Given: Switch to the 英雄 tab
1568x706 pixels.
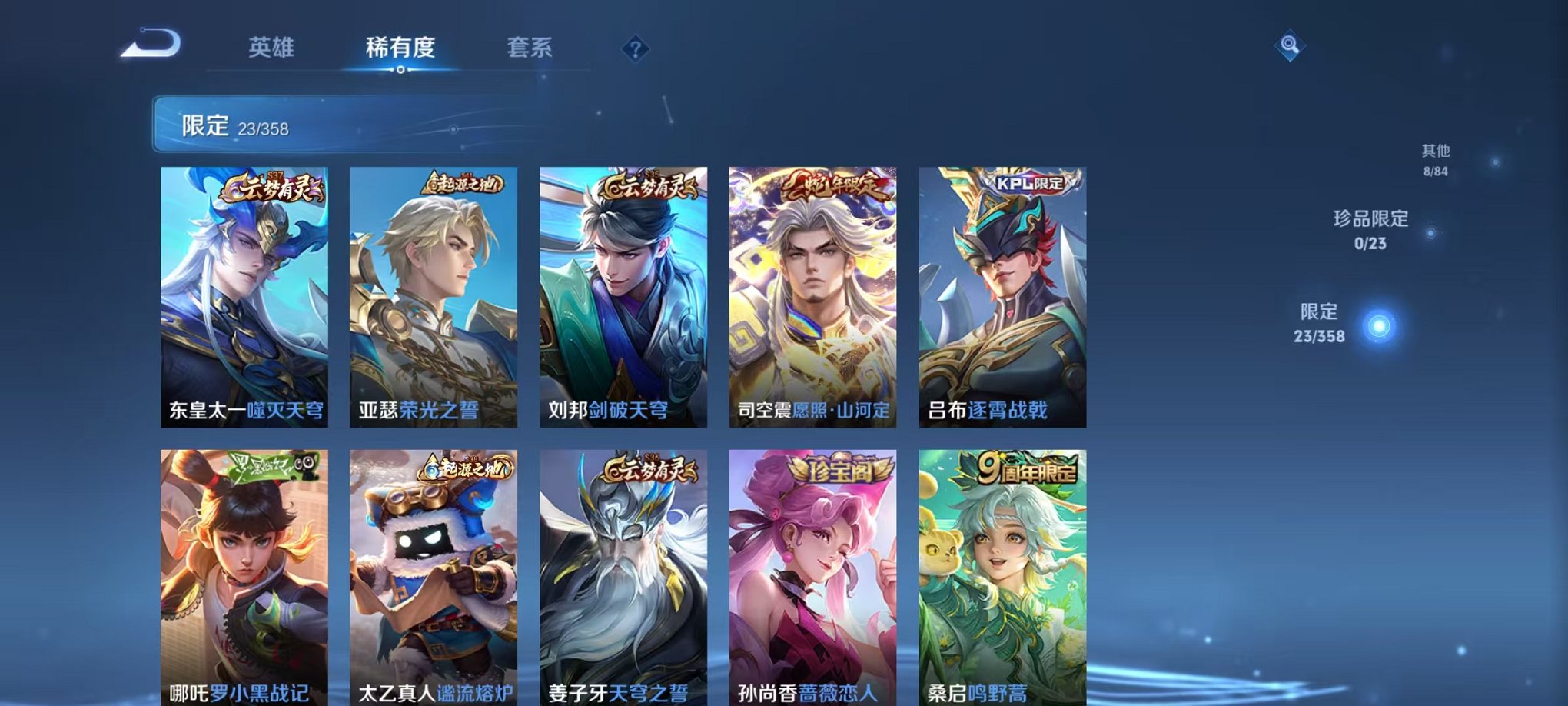Looking at the screenshot, I should tap(269, 48).
